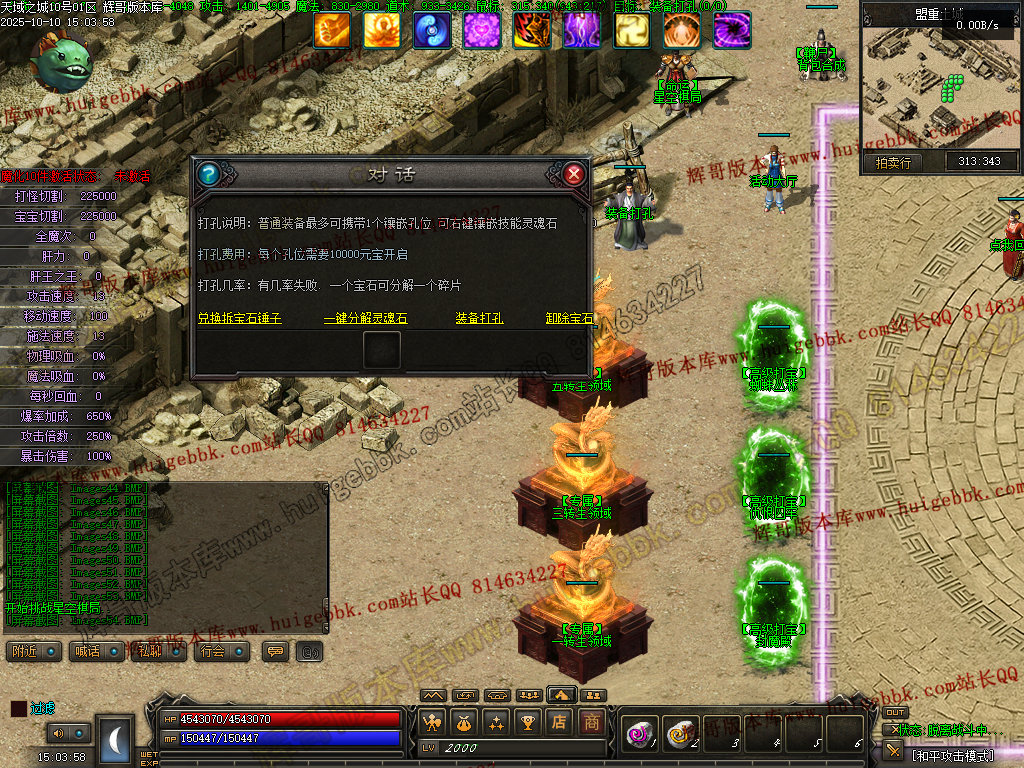Toggle the 过滤 filter checkbox
The height and width of the screenshot is (768, 1024).
point(19,708)
